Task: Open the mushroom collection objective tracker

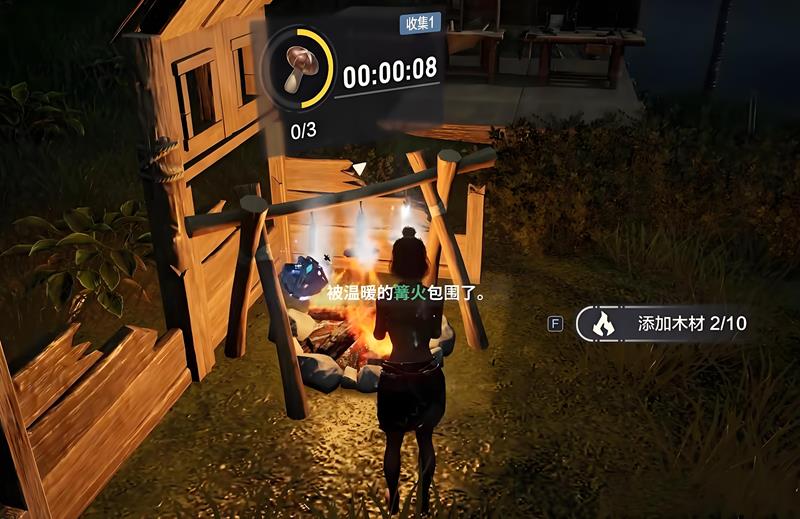Action: coord(297,68)
